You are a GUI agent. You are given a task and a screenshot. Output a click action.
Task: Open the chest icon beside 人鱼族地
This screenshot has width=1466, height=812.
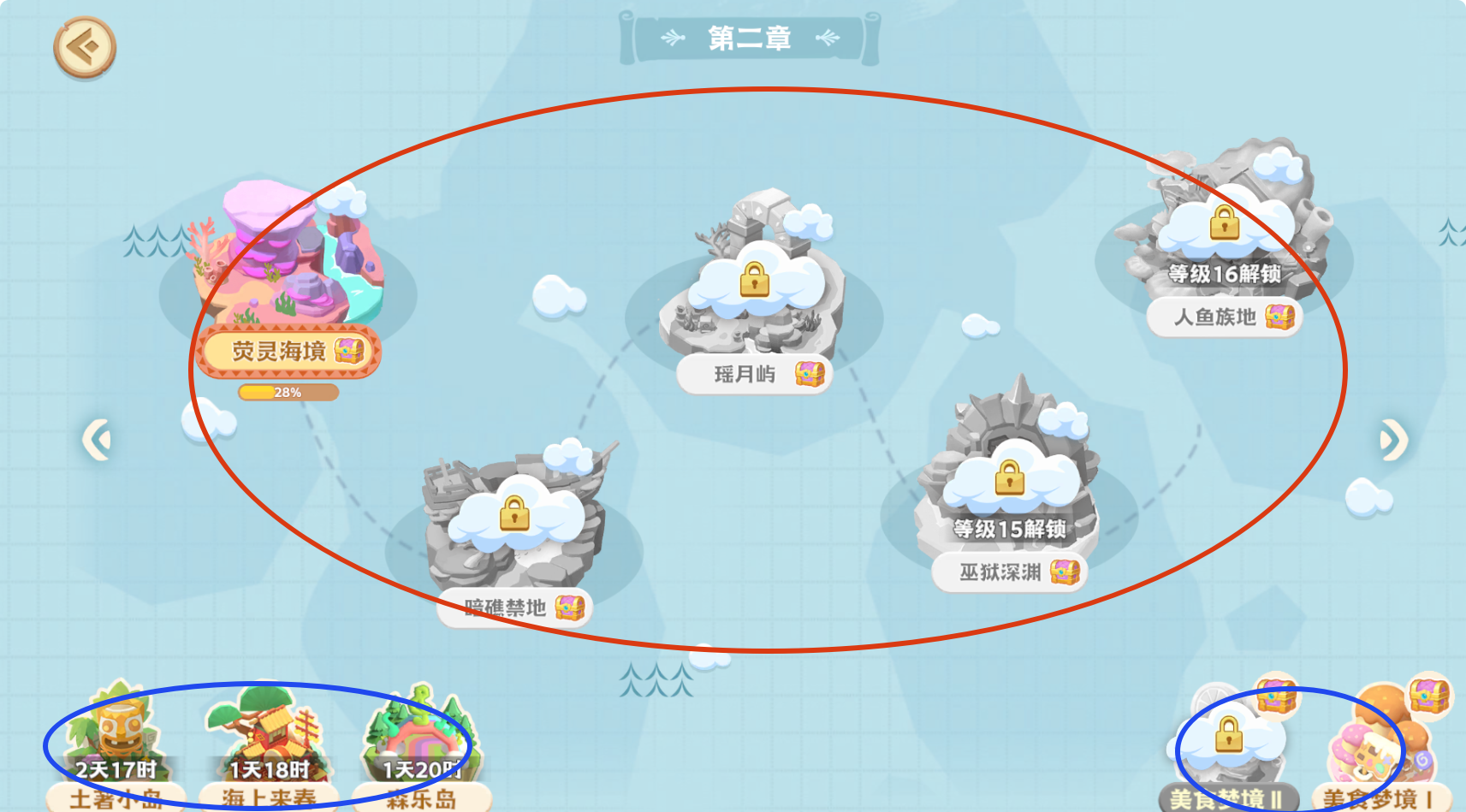coord(1279,317)
